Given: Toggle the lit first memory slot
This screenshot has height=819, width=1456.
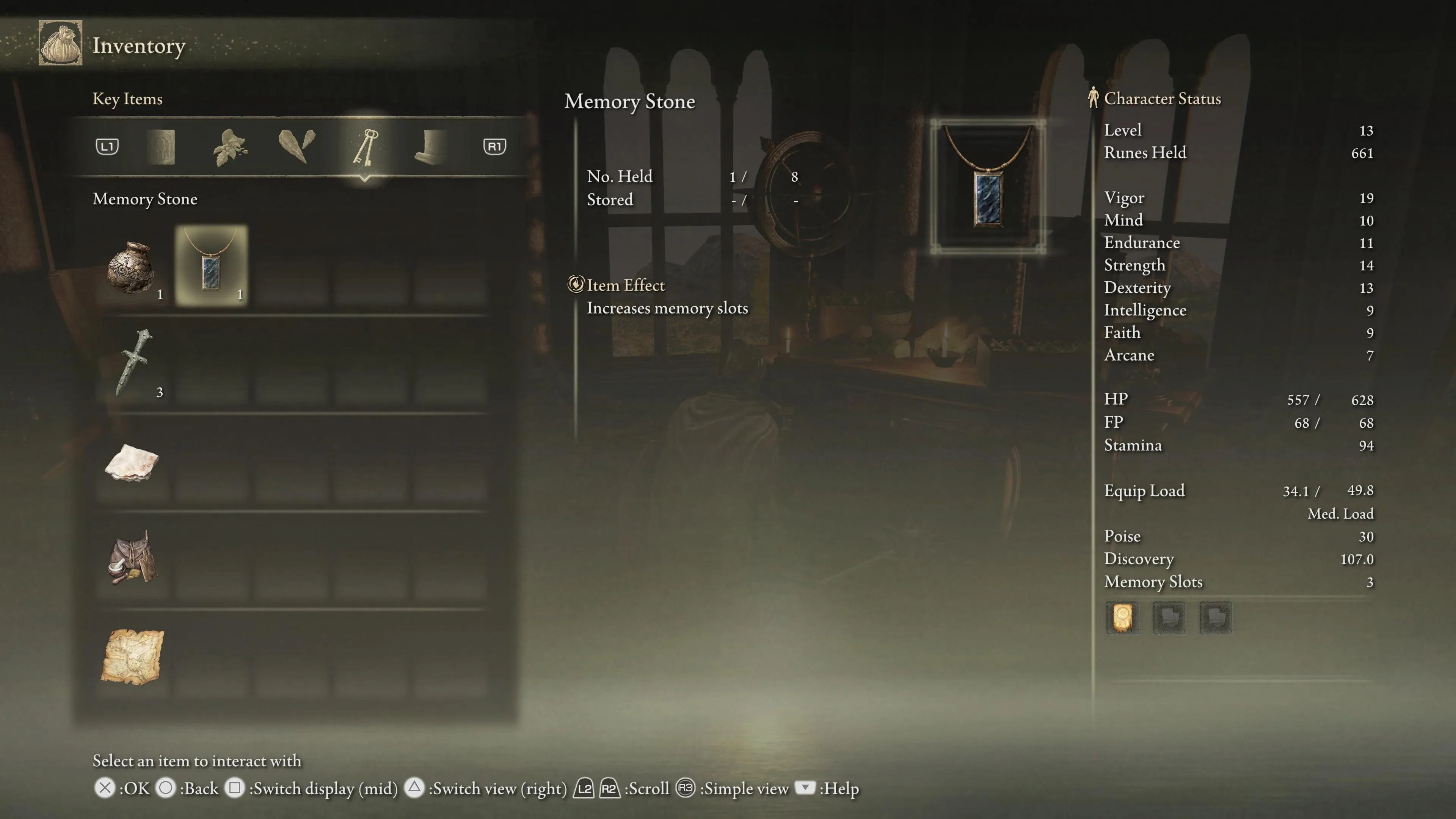Looking at the screenshot, I should click(1122, 617).
